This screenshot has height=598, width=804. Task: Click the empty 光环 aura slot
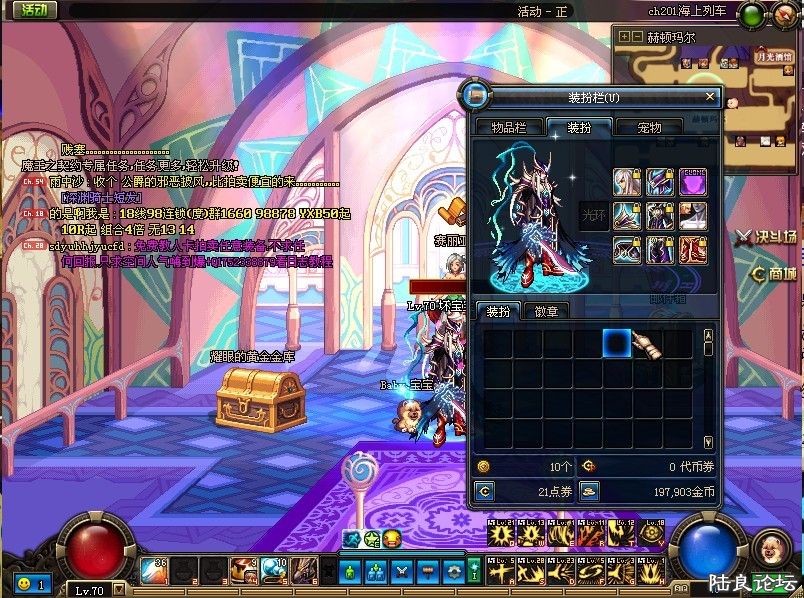point(594,215)
